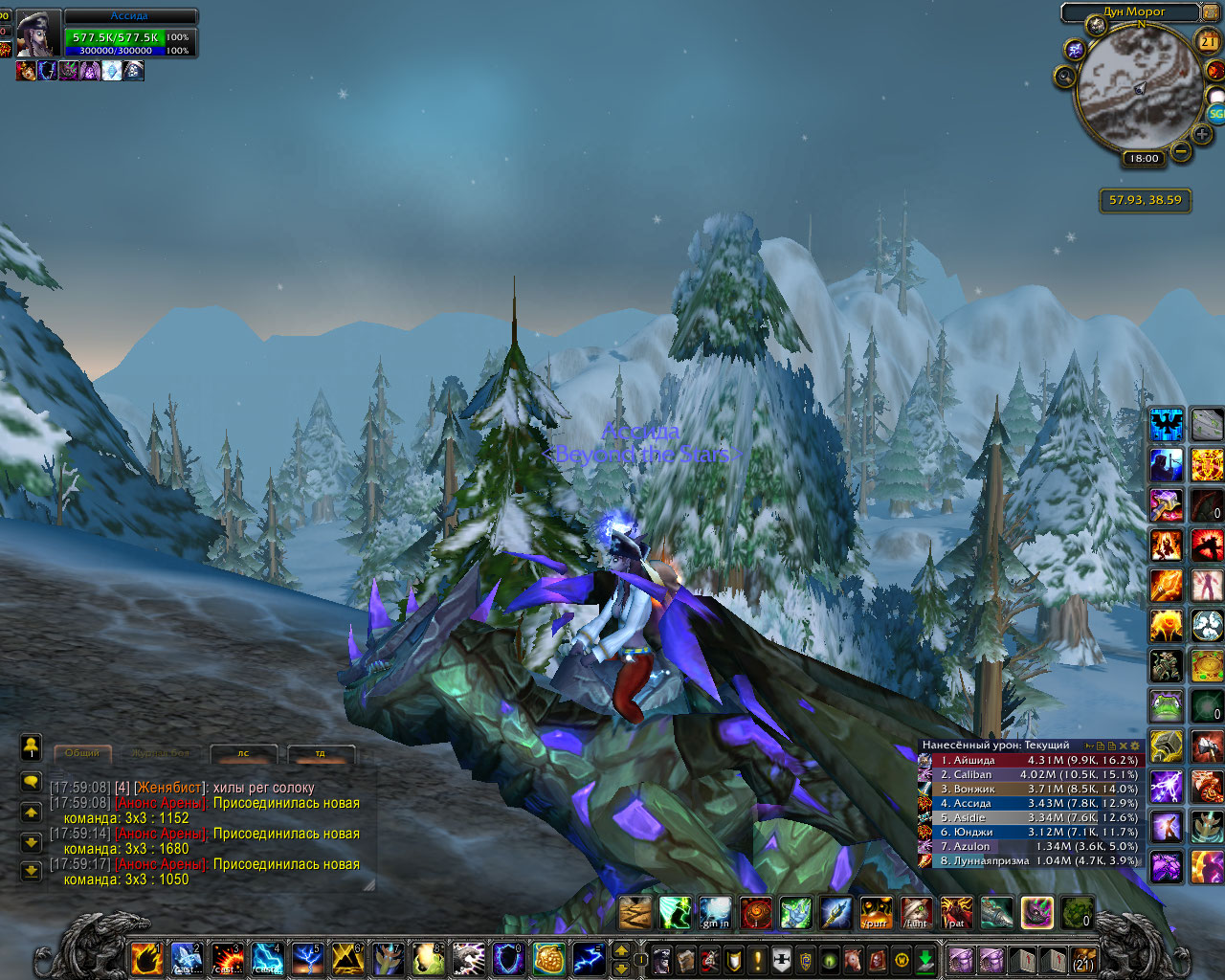Zoom out the minimap with the minus button
Image resolution: width=1225 pixels, height=980 pixels.
[x=1181, y=151]
